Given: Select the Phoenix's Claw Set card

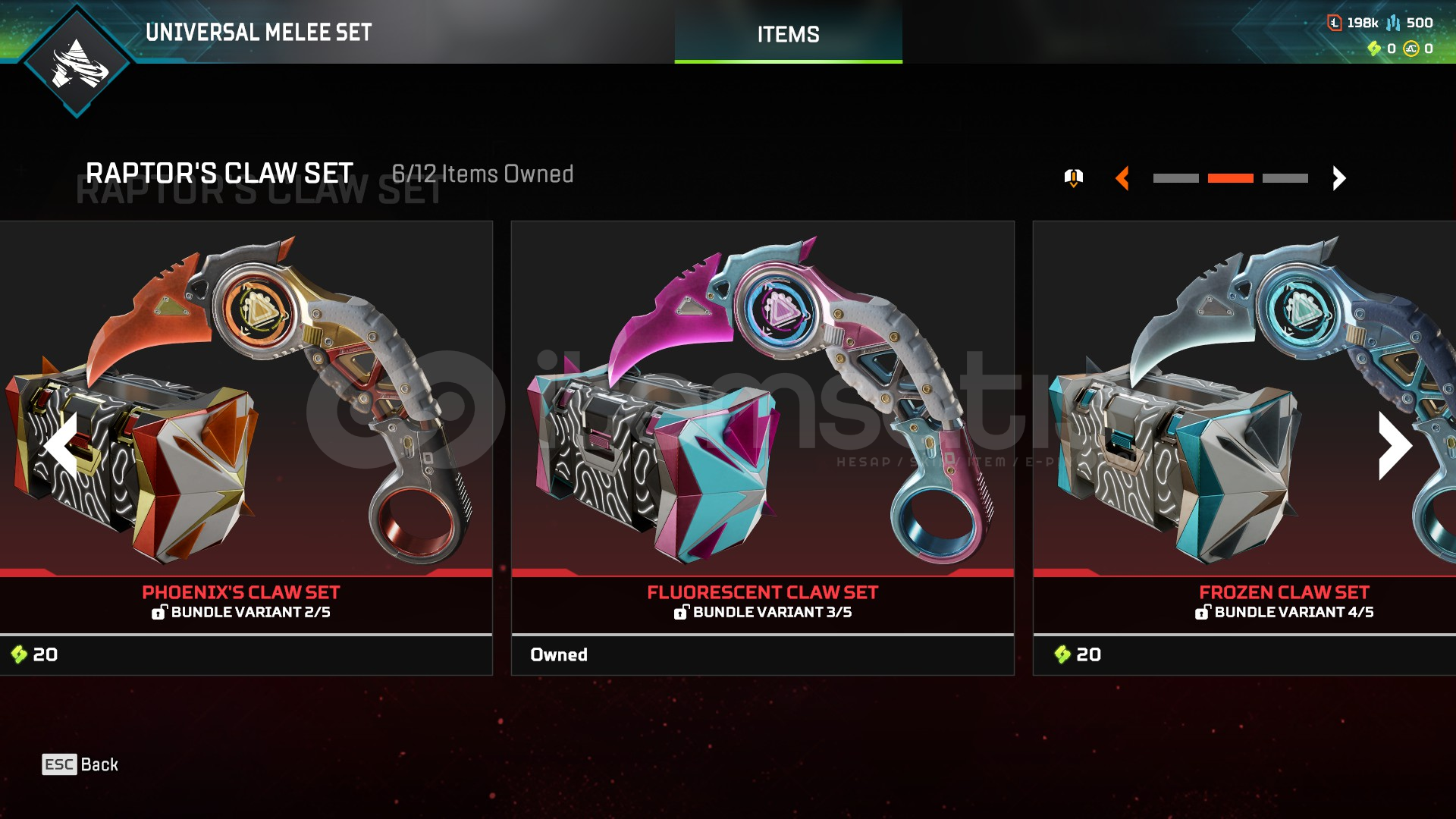Looking at the screenshot, I should 246,447.
